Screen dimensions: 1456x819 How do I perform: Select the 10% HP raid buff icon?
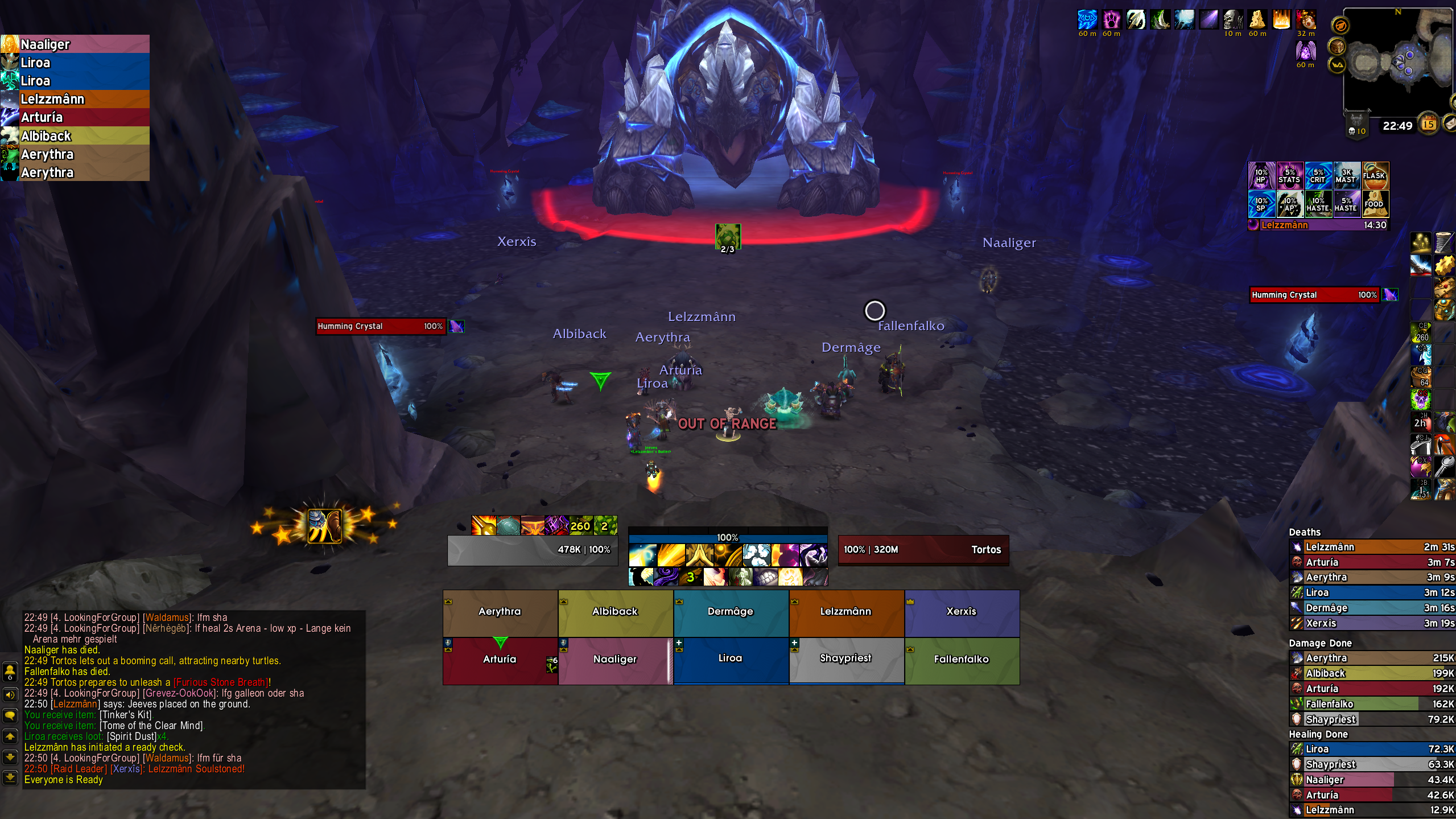[1261, 176]
